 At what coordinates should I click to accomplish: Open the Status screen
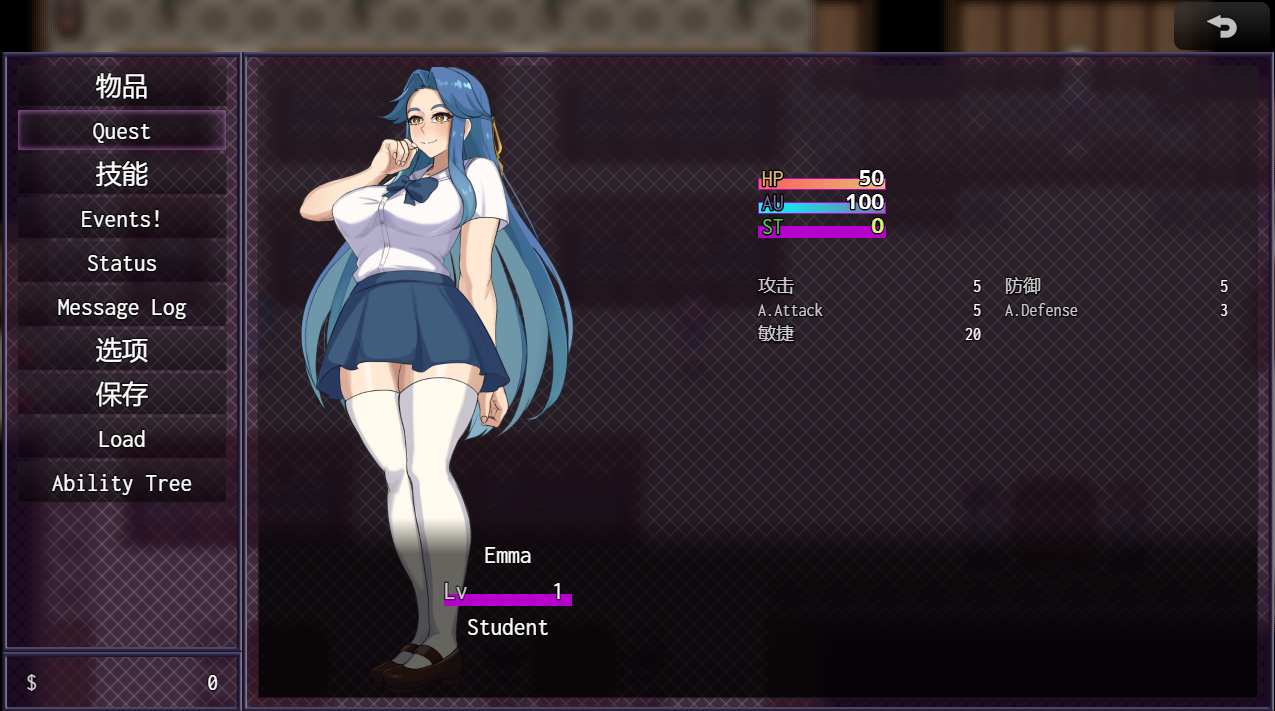coord(121,263)
